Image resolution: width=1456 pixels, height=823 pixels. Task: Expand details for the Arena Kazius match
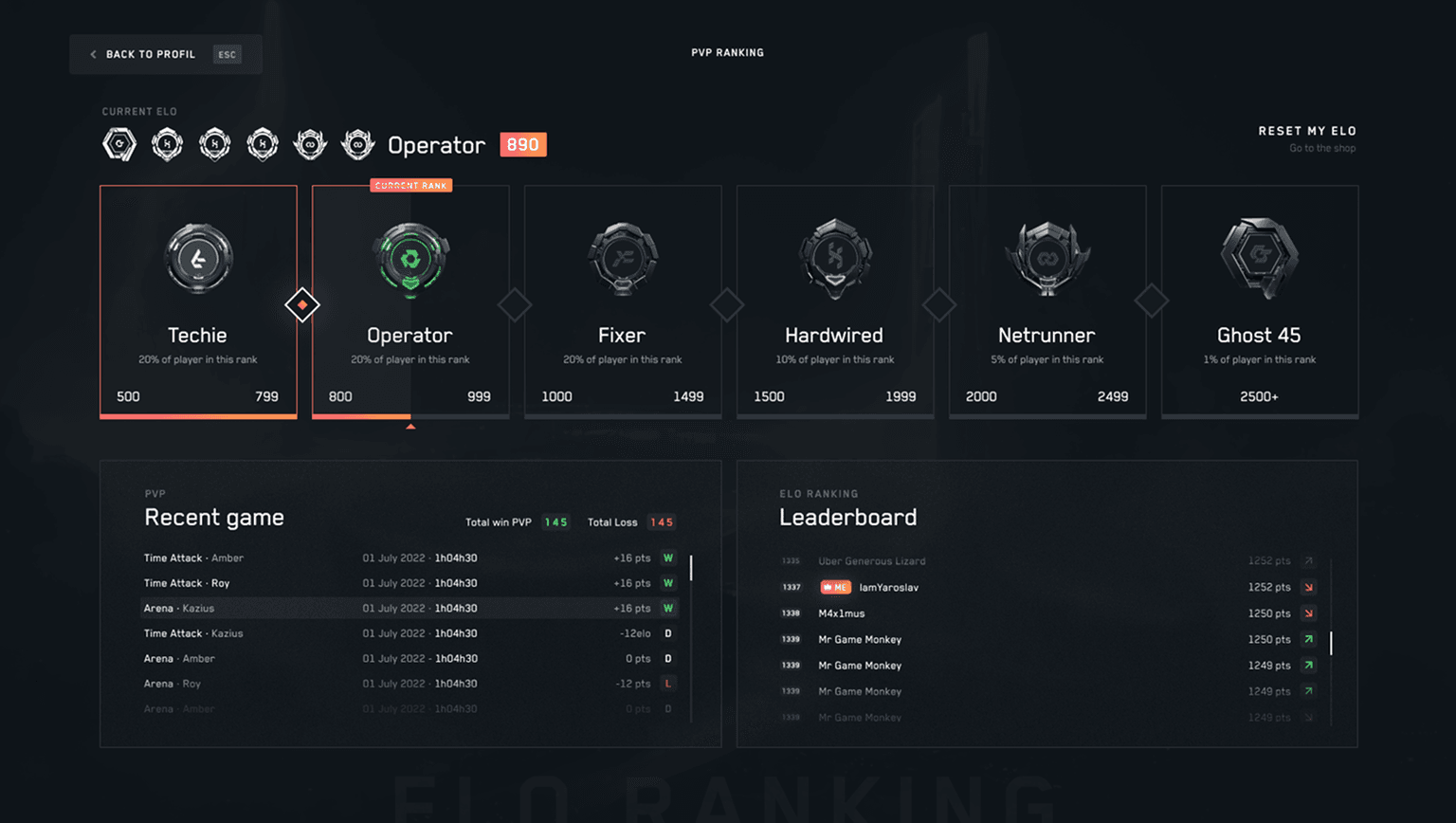coord(410,608)
